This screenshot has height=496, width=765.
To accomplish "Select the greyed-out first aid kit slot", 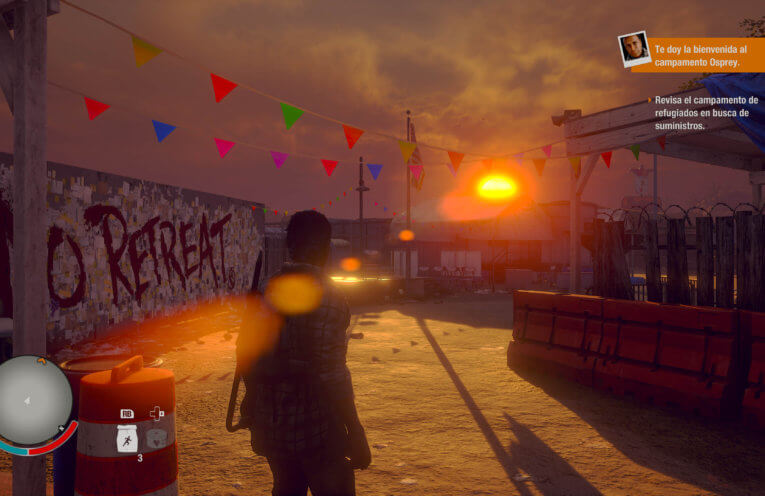I will tap(157, 438).
